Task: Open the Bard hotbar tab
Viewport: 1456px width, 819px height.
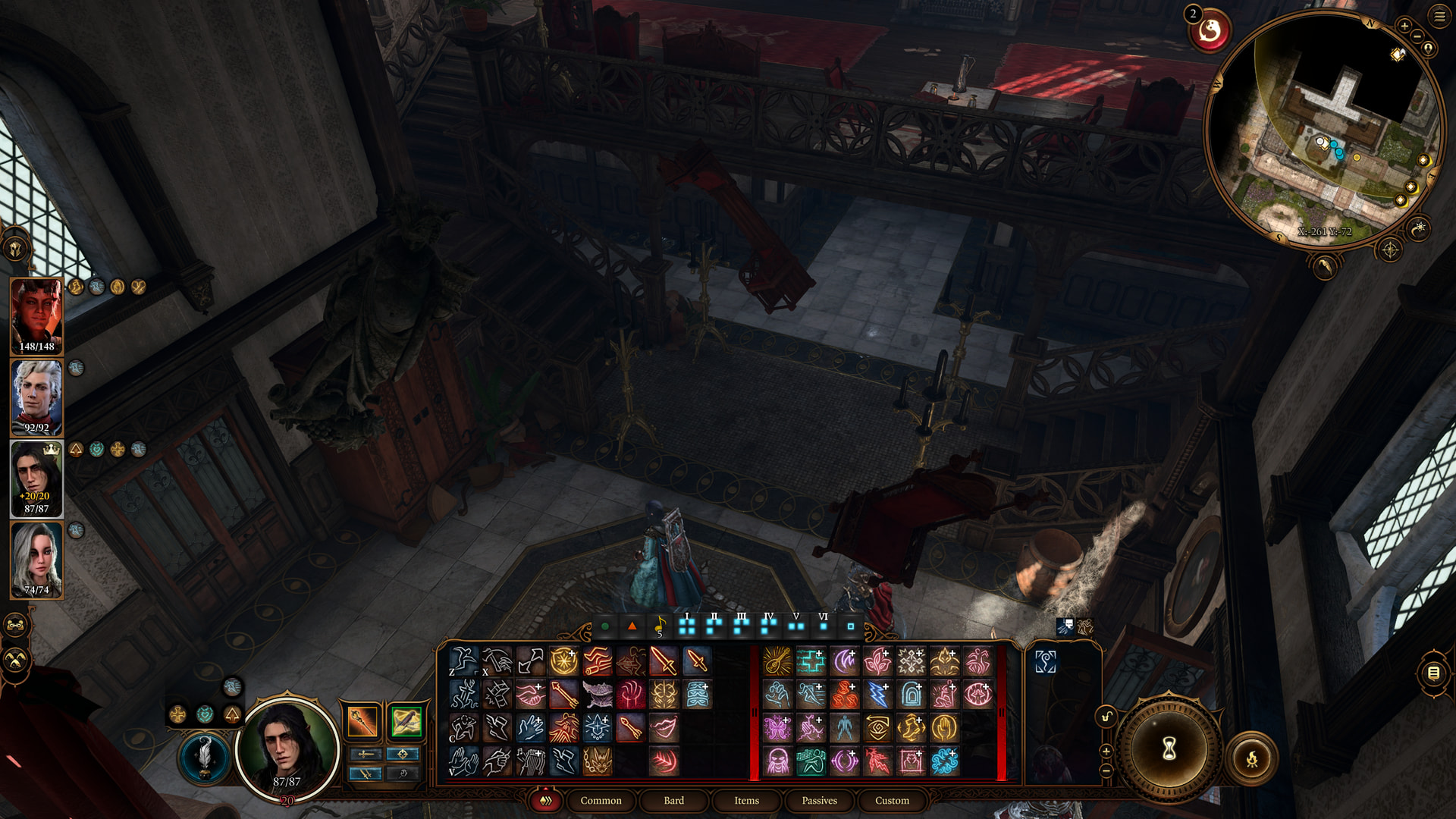Action: (x=673, y=800)
